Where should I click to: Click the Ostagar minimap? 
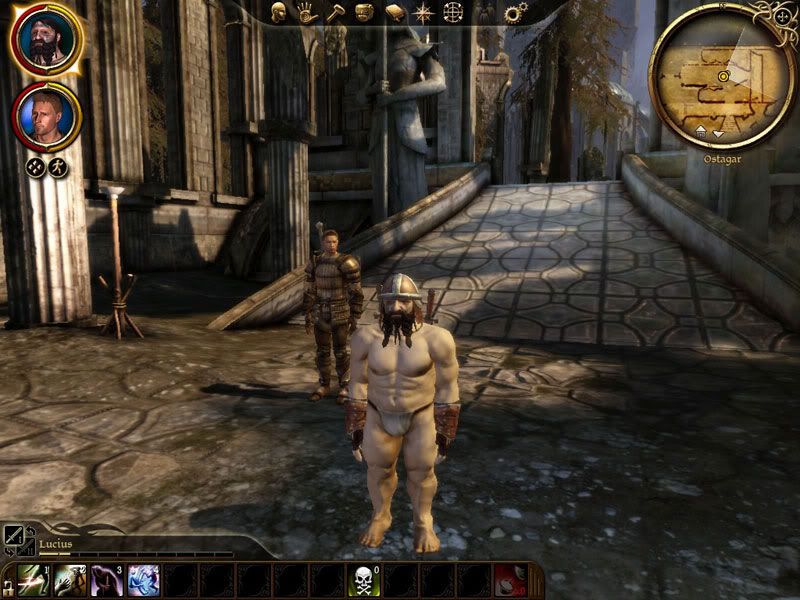721,77
